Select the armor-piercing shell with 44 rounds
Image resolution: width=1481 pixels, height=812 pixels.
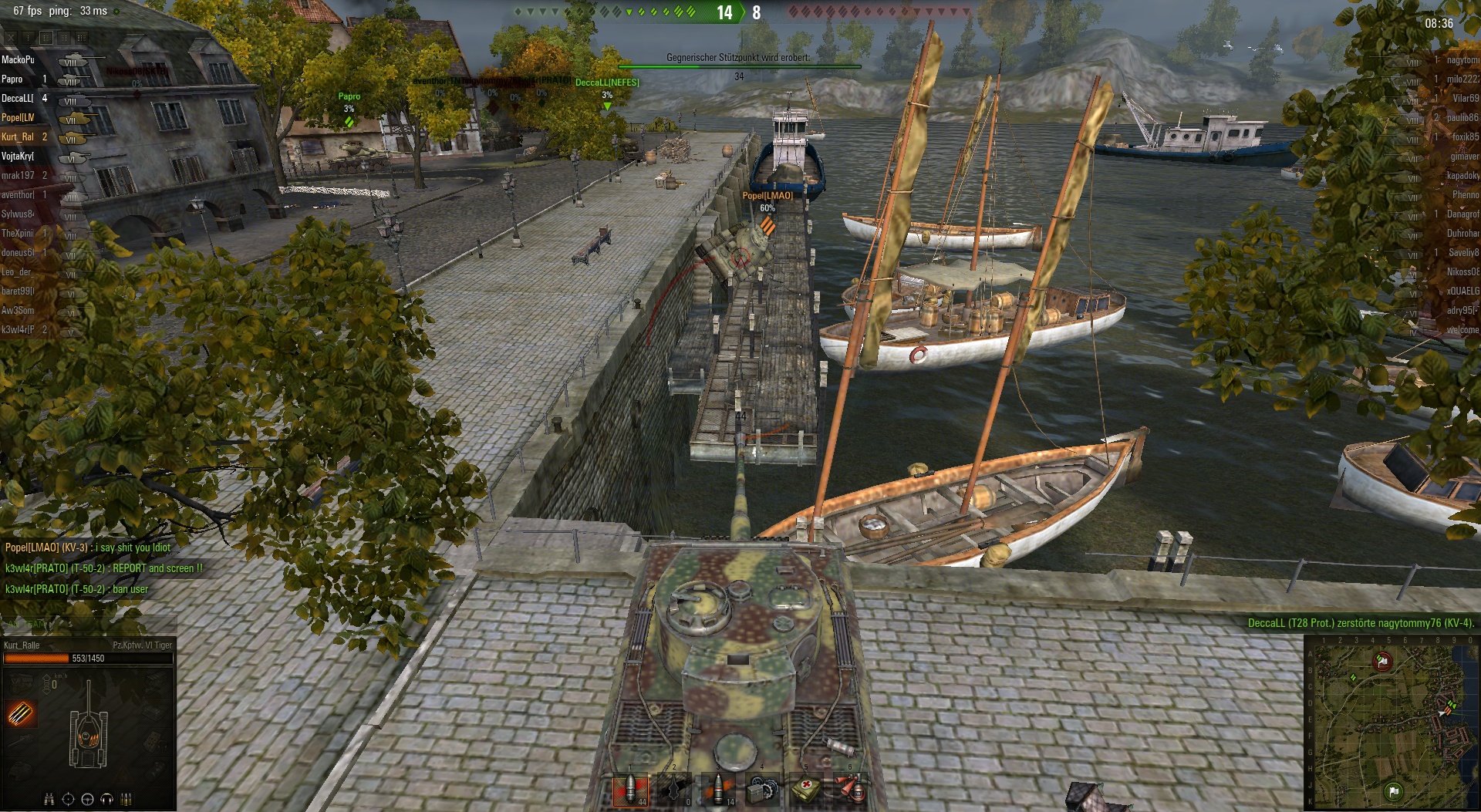(x=630, y=790)
